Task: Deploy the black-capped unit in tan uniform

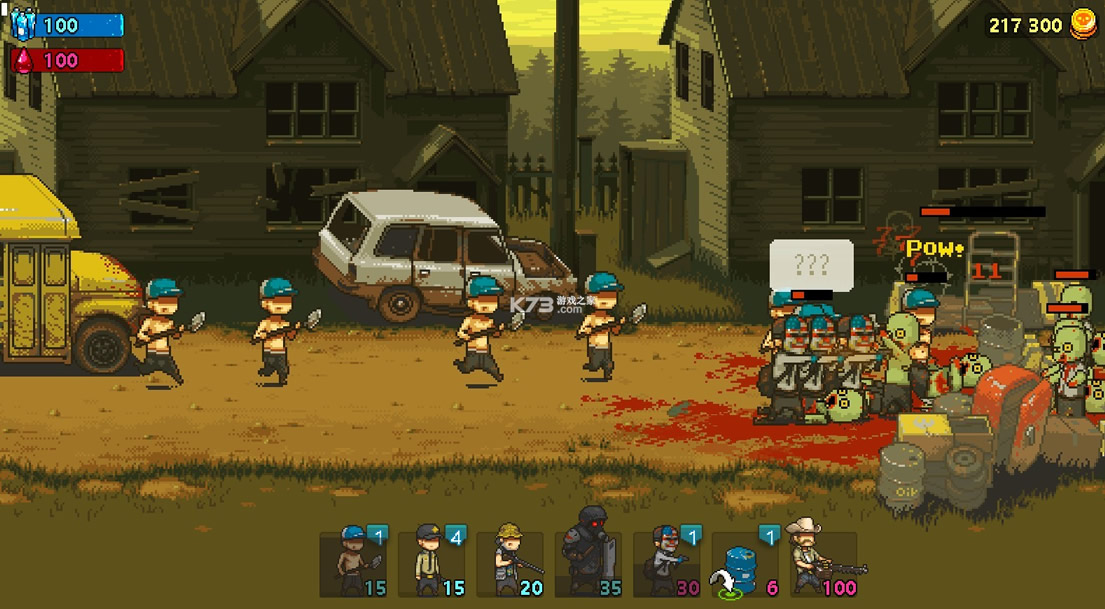Action: click(432, 563)
